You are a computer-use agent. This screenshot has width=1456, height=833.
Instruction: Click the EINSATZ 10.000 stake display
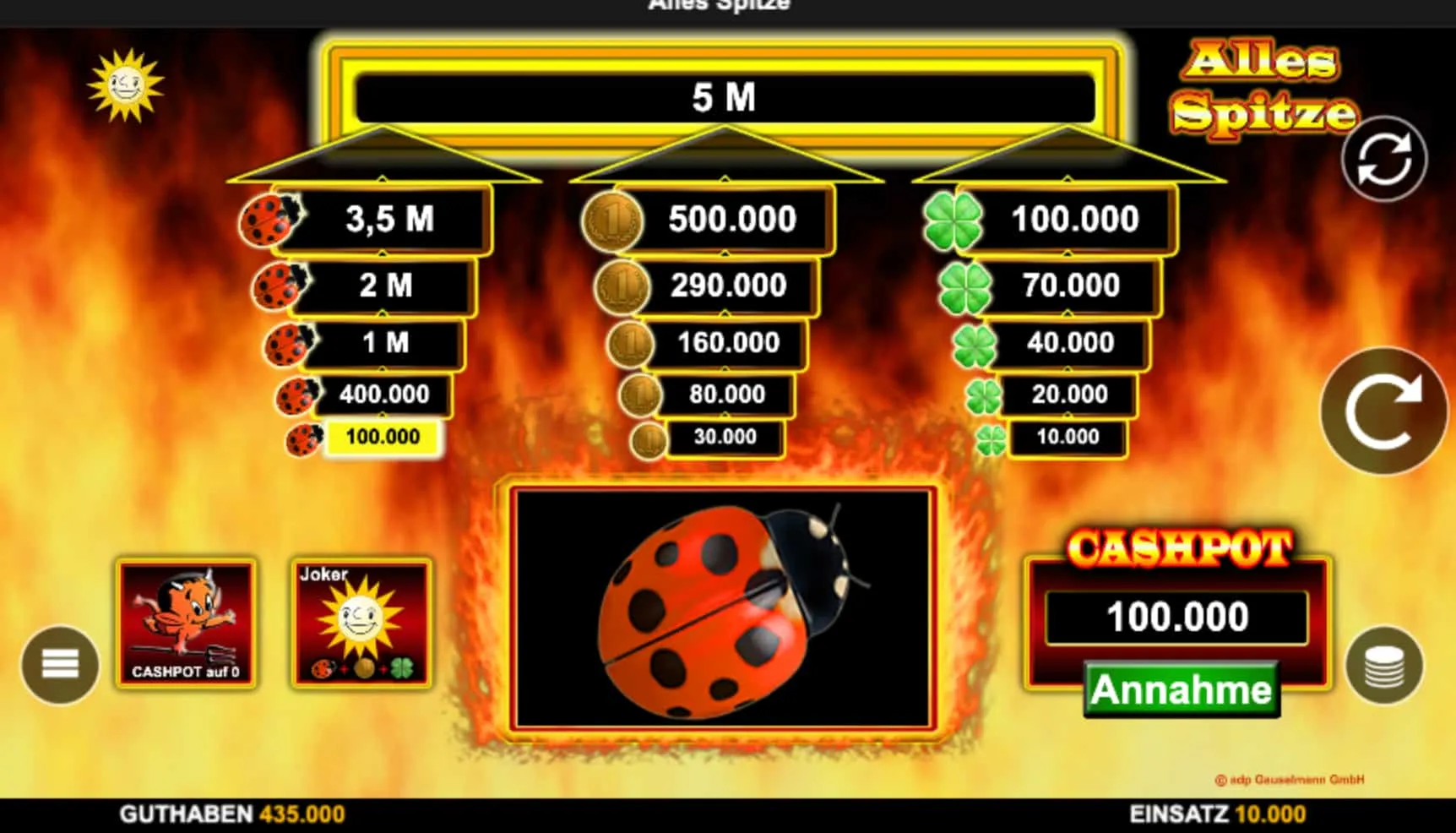(1216, 814)
